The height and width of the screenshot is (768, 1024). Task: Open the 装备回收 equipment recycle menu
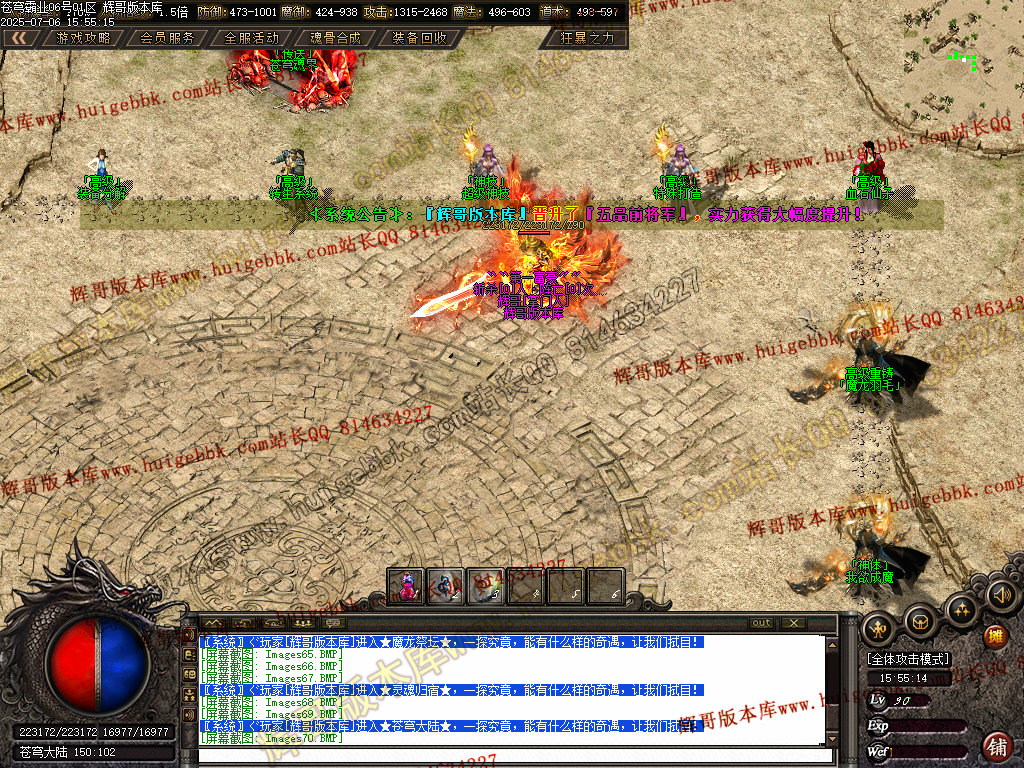419,38
